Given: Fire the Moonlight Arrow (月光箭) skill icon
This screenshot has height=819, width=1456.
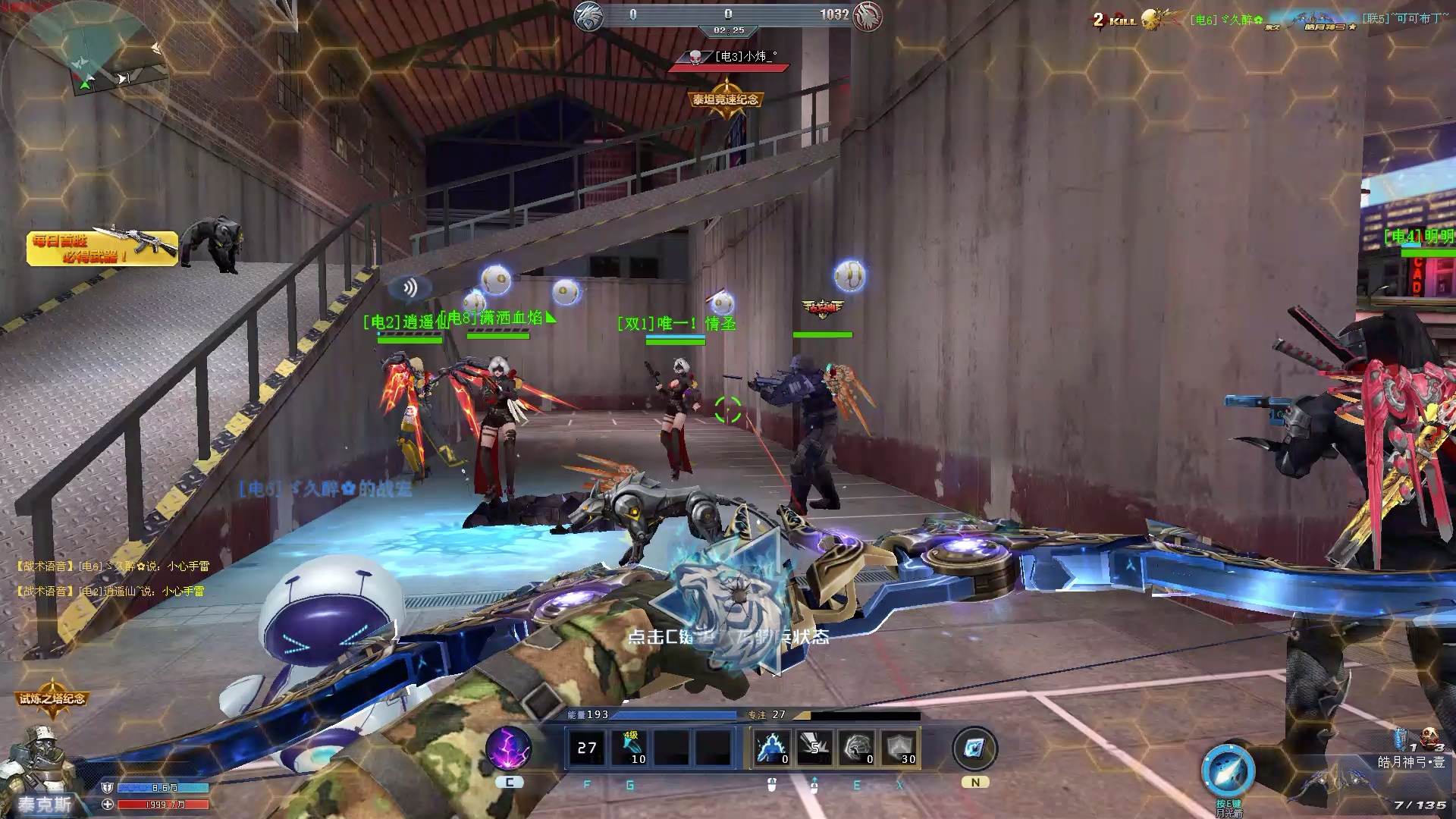Looking at the screenshot, I should click(x=1228, y=771).
